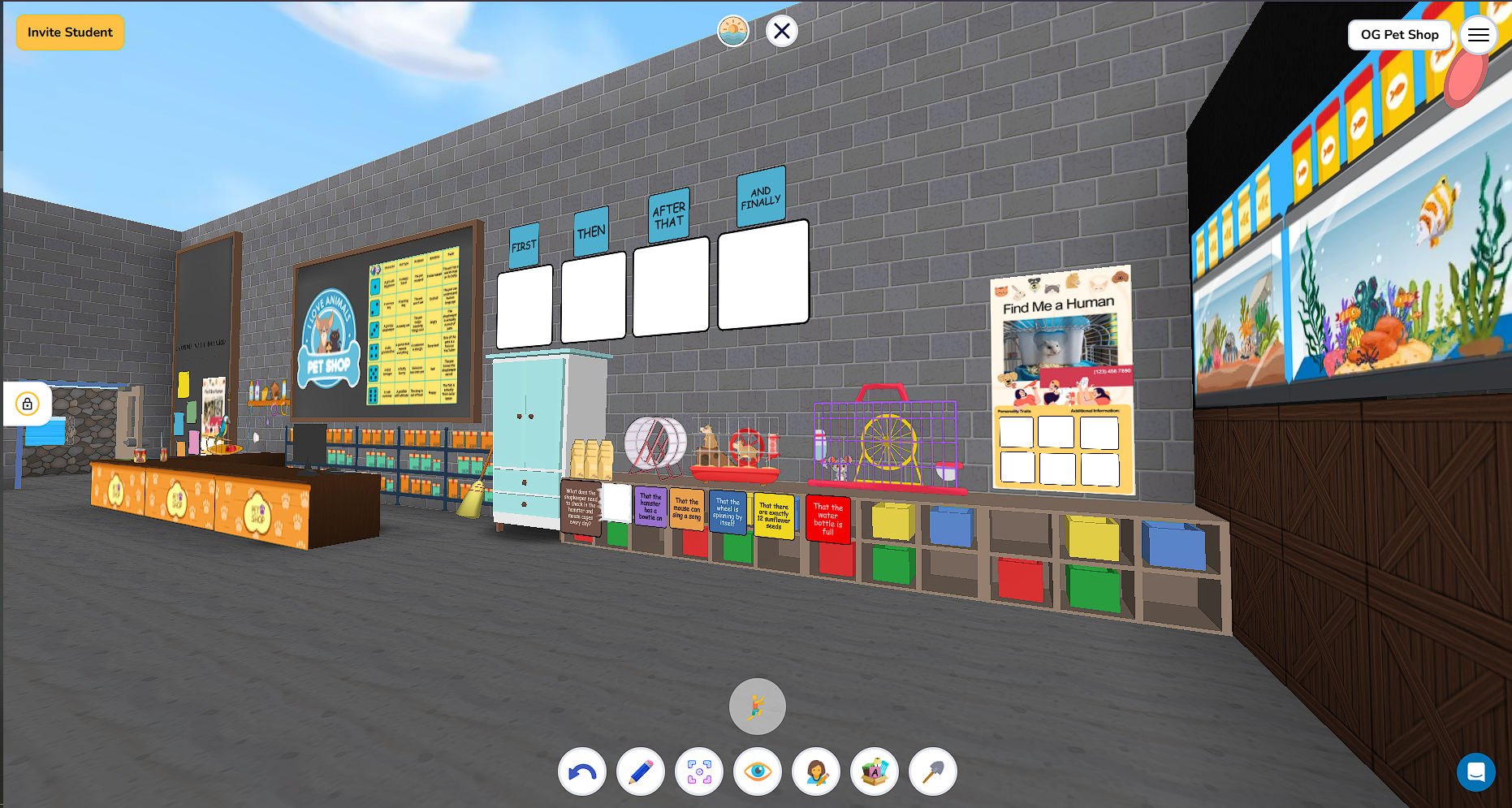Image resolution: width=1512 pixels, height=808 pixels.
Task: Activate the expand selection tool
Action: tap(698, 771)
